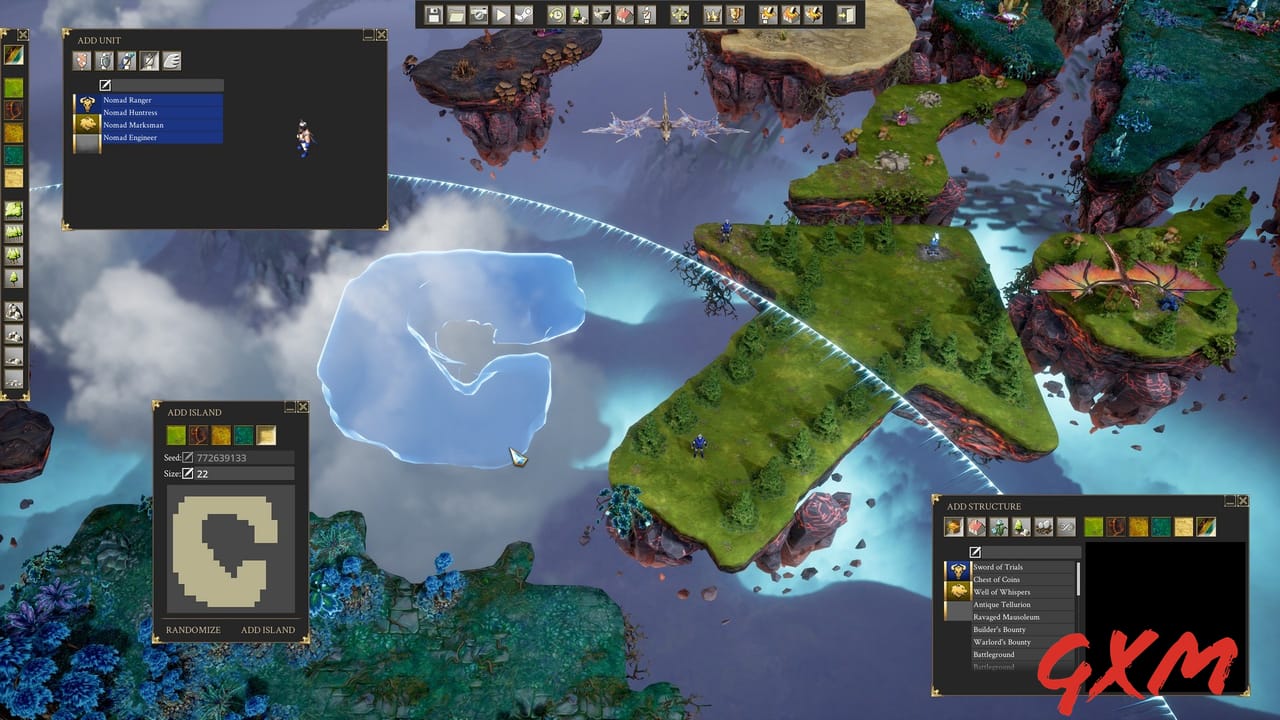Open the add tree/nature icon in the toolbar
This screenshot has height=720, width=1280.
(579, 15)
